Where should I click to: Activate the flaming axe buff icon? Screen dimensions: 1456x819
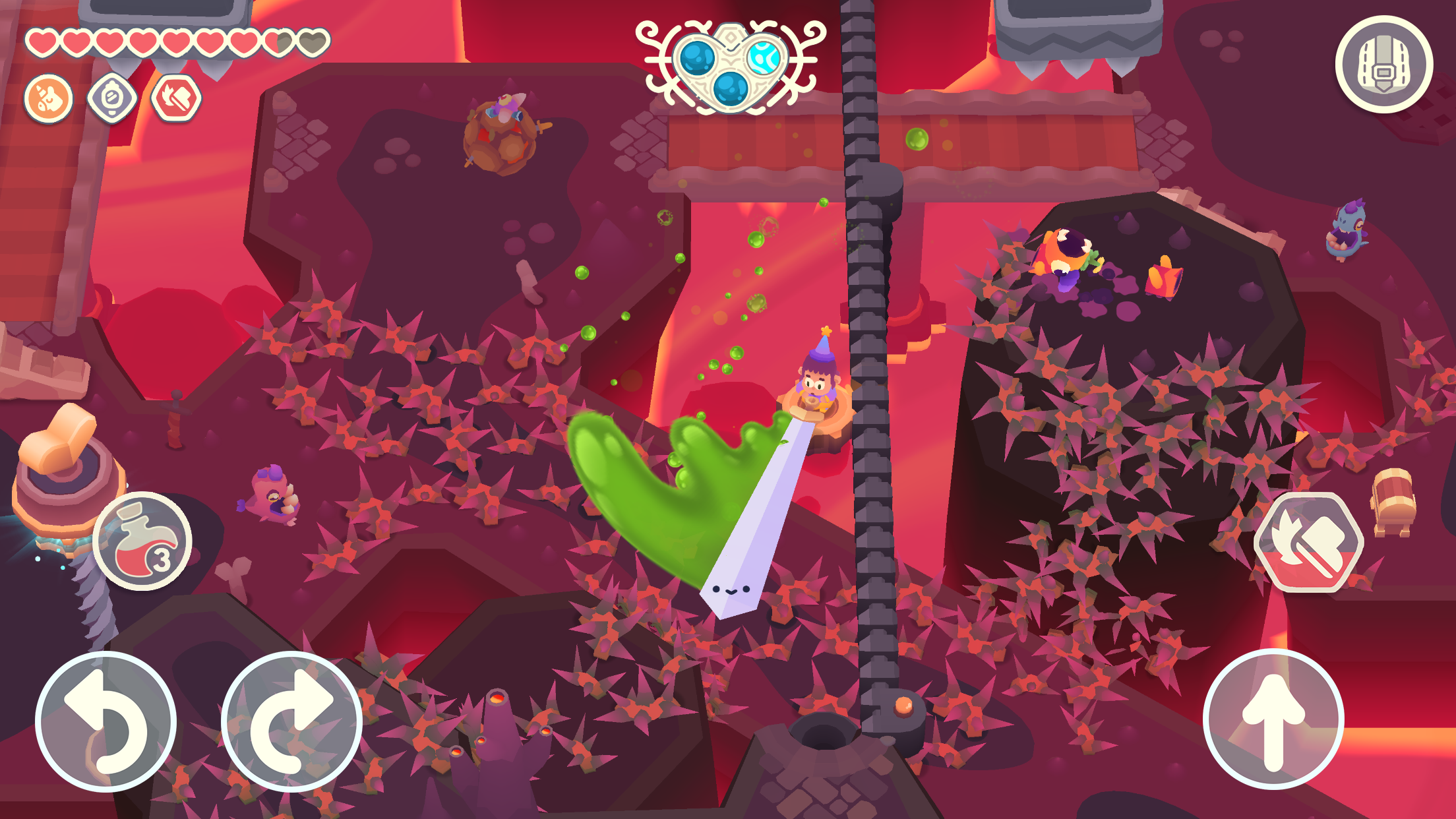tap(177, 98)
